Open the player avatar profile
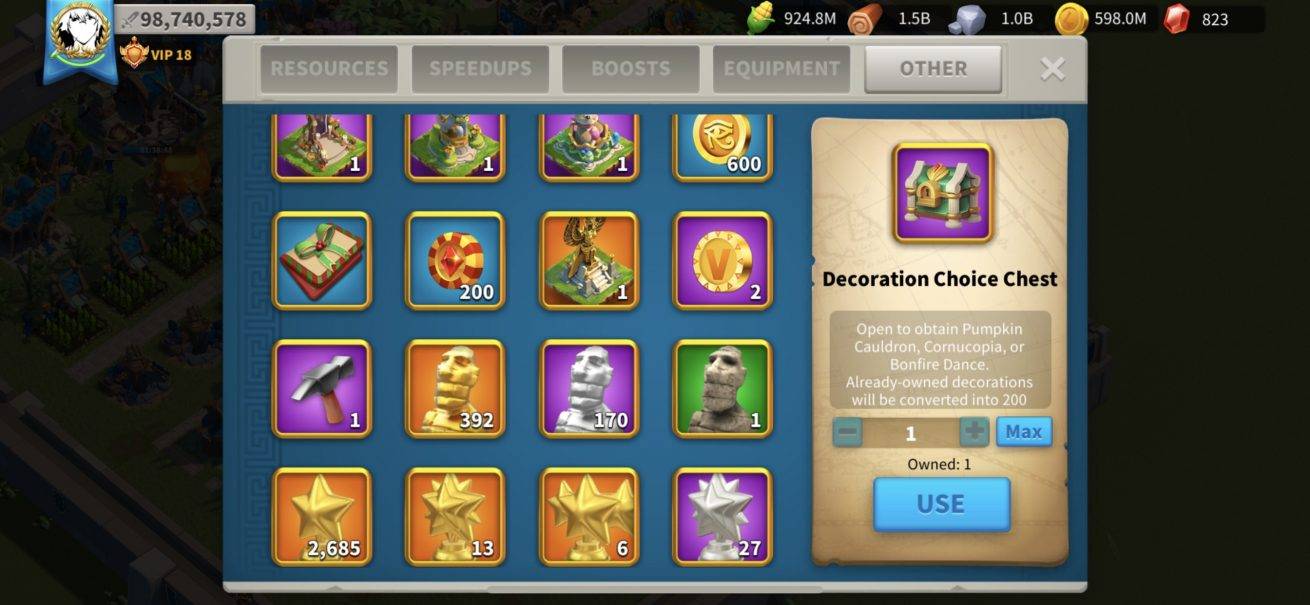This screenshot has height=605, width=1310. pyautogui.click(x=79, y=33)
